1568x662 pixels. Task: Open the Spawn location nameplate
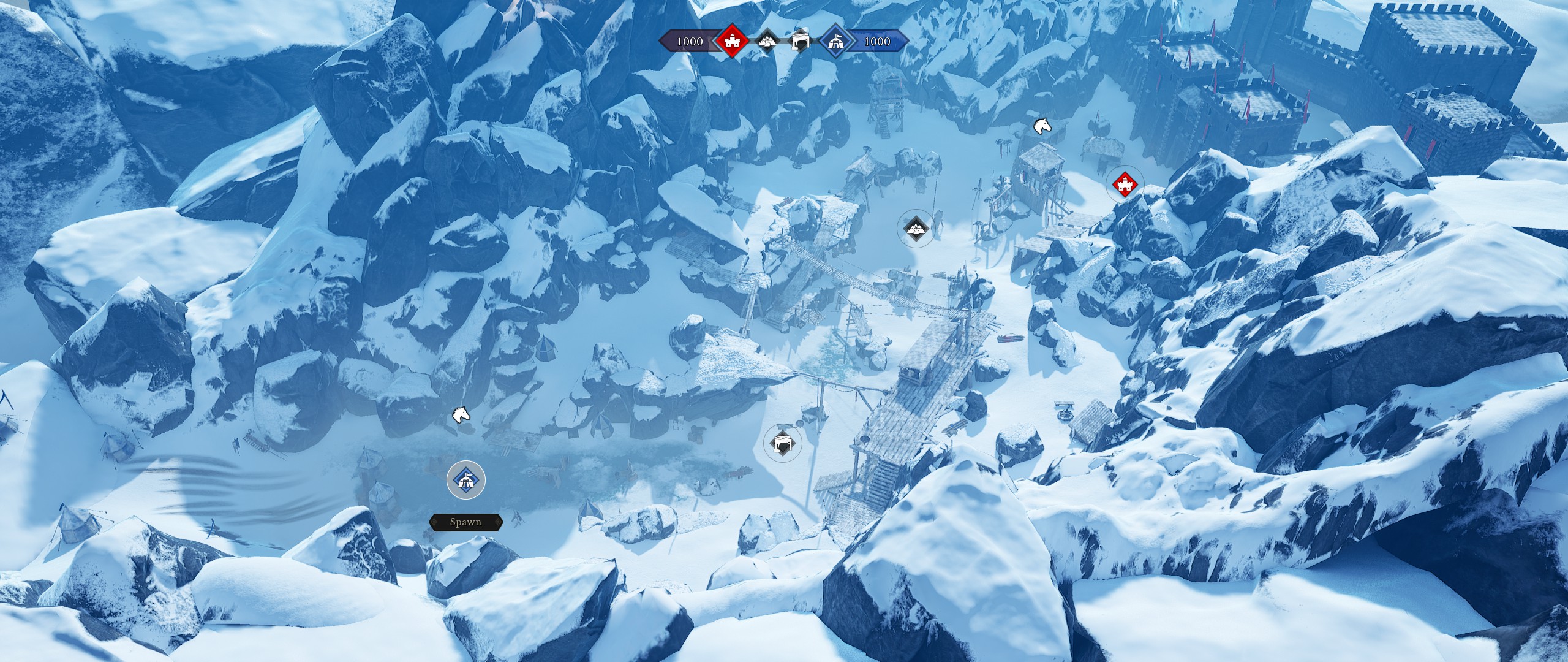click(467, 522)
